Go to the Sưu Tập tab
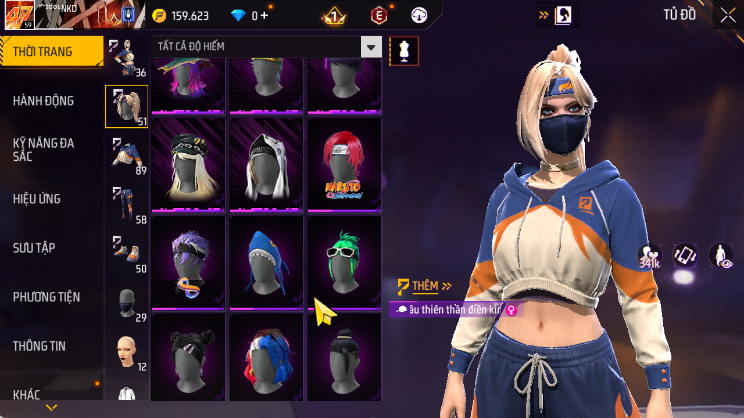The height and width of the screenshot is (418, 744). 35,248
